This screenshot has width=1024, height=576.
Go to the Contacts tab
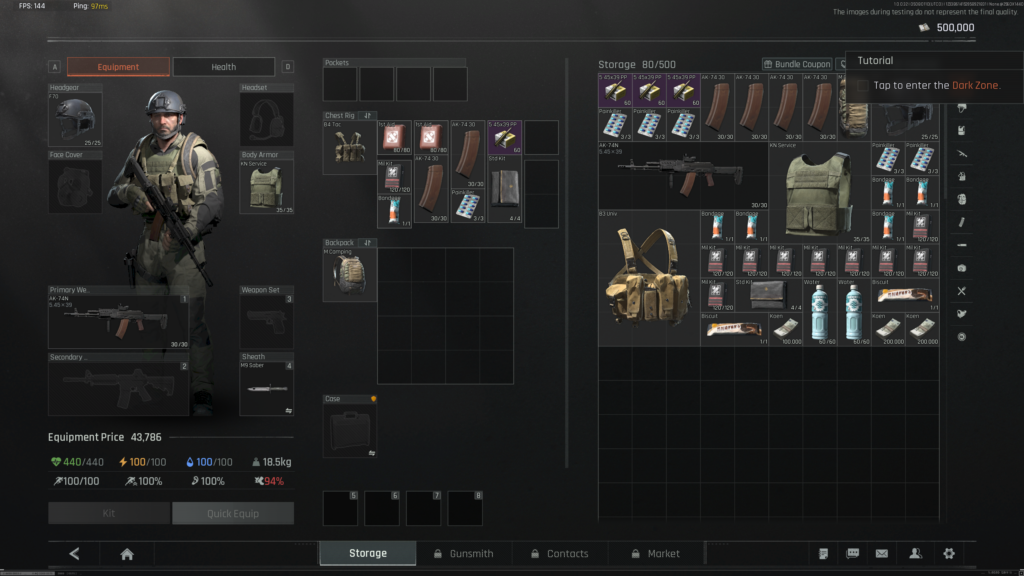point(560,553)
